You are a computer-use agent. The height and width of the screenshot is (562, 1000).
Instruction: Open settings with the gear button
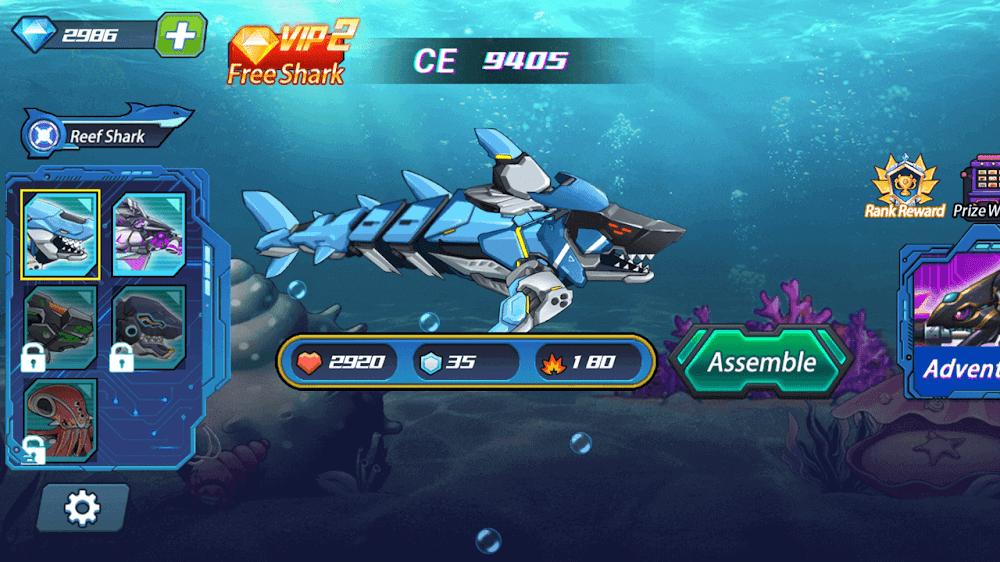click(x=82, y=508)
